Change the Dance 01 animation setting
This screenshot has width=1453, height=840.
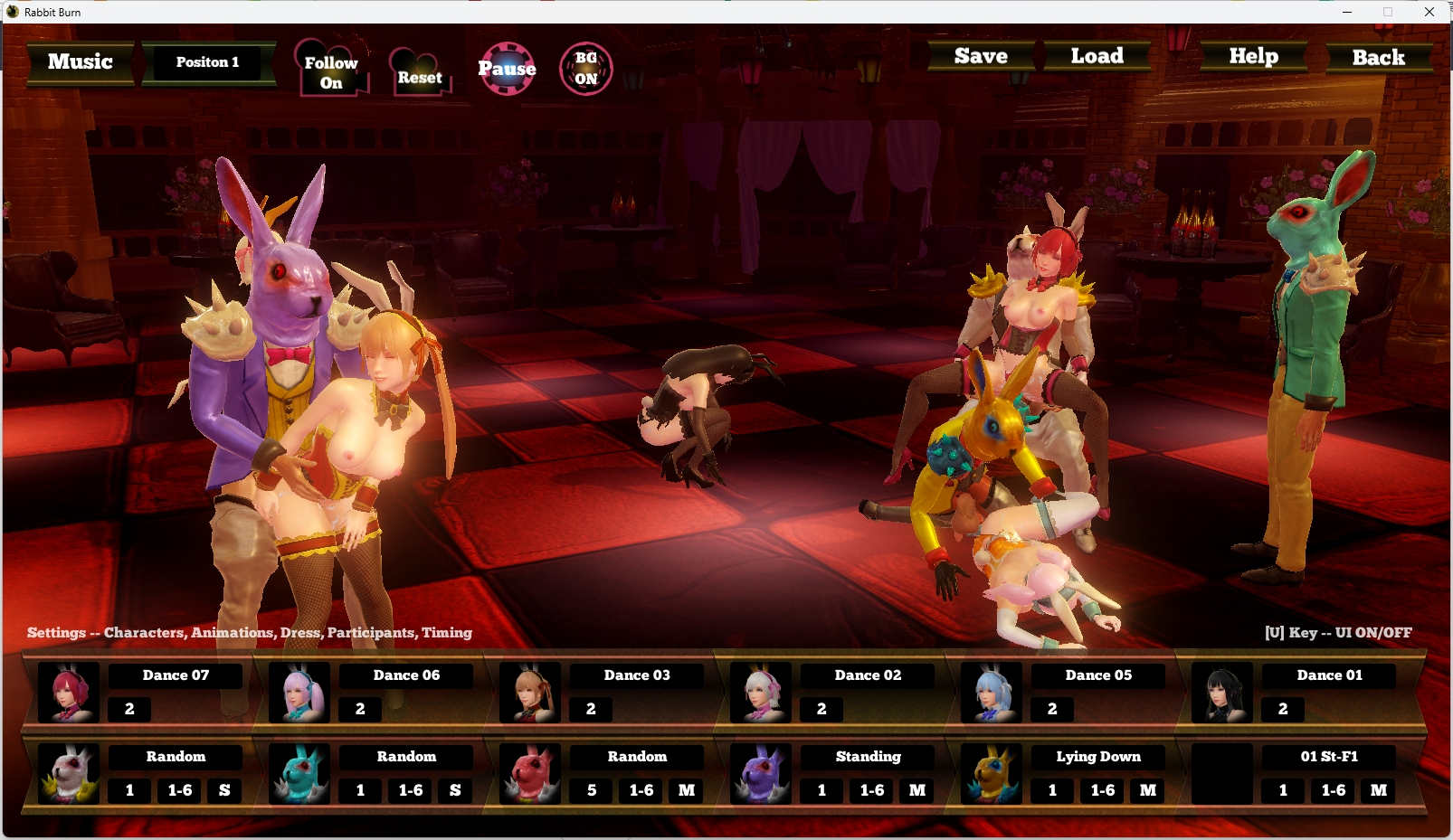click(1329, 675)
